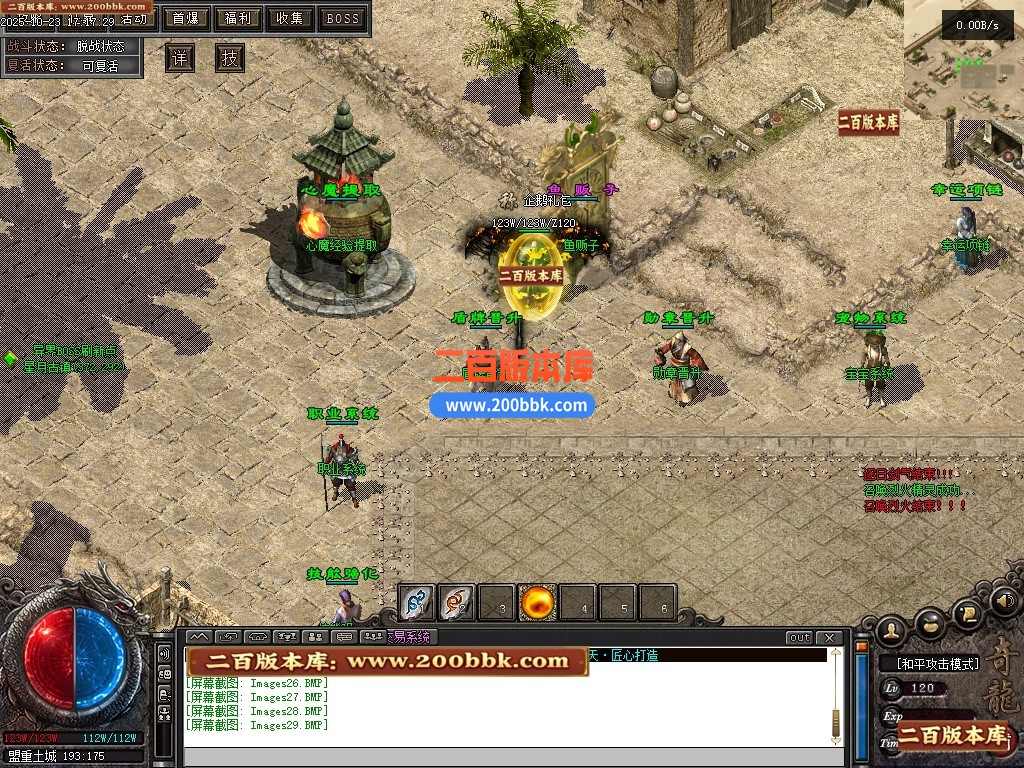Open the character panel icon
The width and height of the screenshot is (1024, 768).
coord(891,629)
